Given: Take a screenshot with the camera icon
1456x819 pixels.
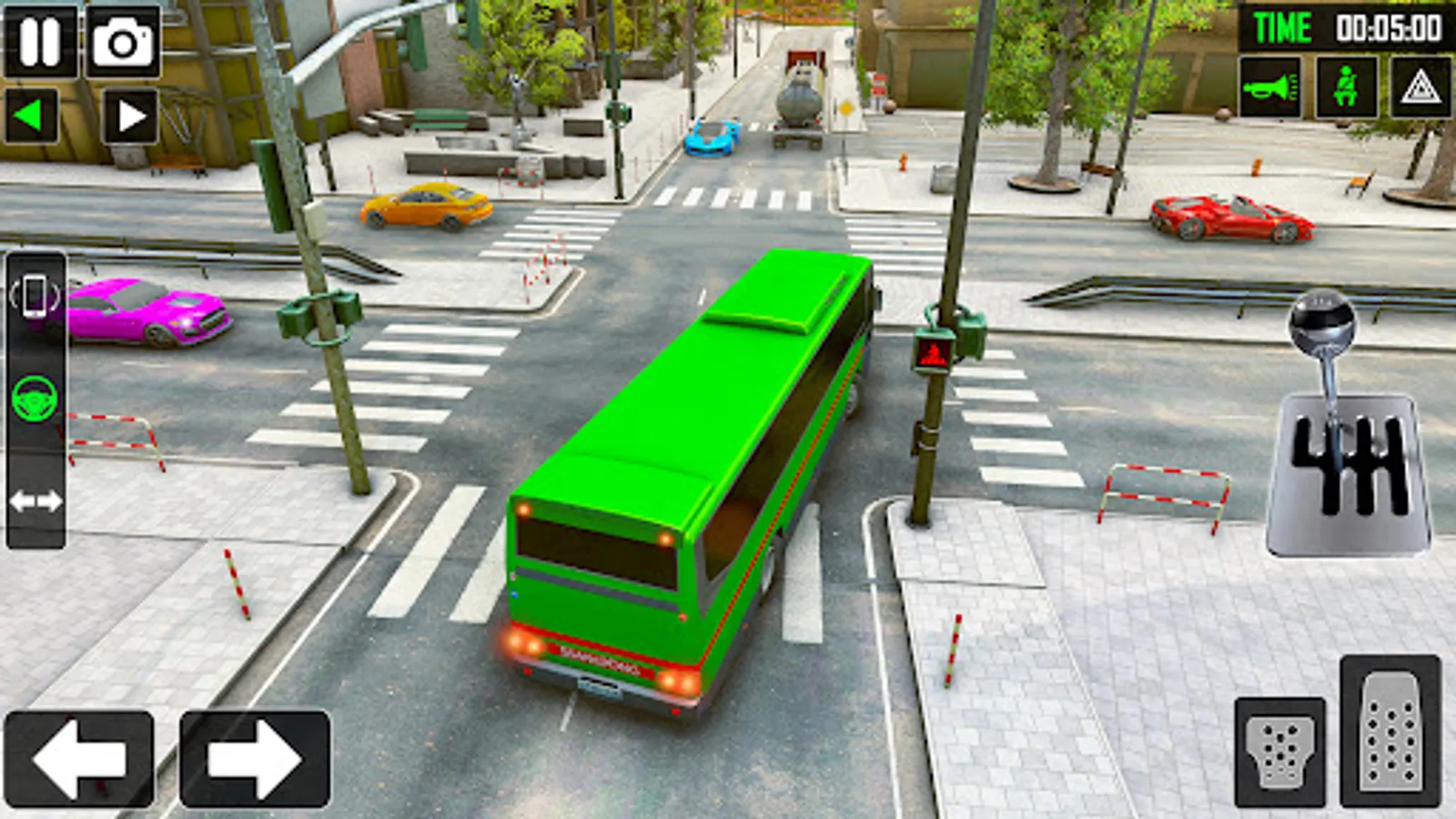Looking at the screenshot, I should [123, 41].
